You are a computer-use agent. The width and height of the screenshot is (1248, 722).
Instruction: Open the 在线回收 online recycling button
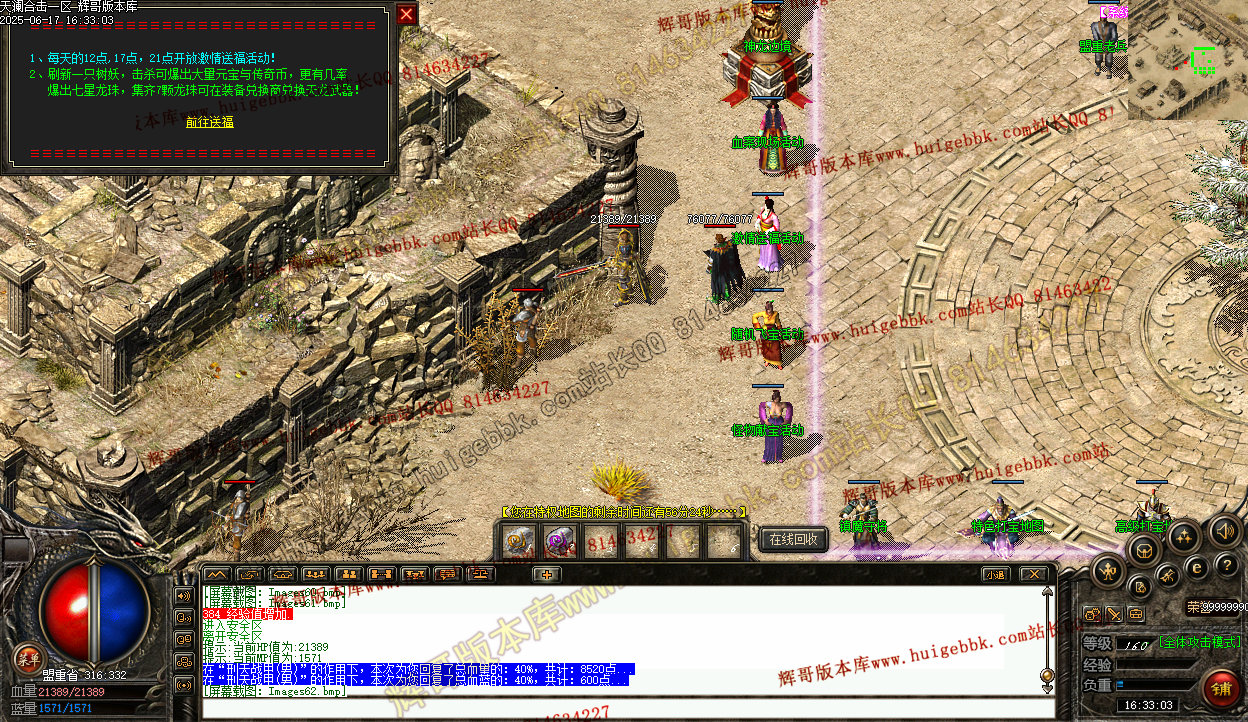pyautogui.click(x=794, y=539)
